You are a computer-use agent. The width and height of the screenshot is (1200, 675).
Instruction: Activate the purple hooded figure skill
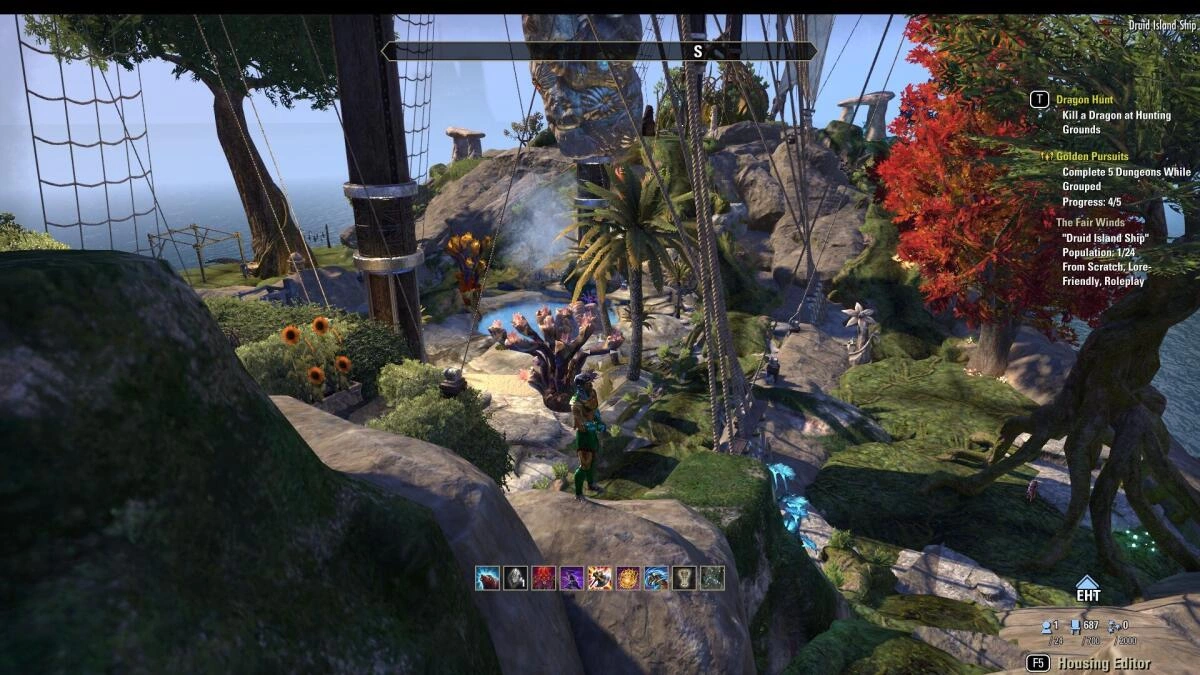[571, 577]
